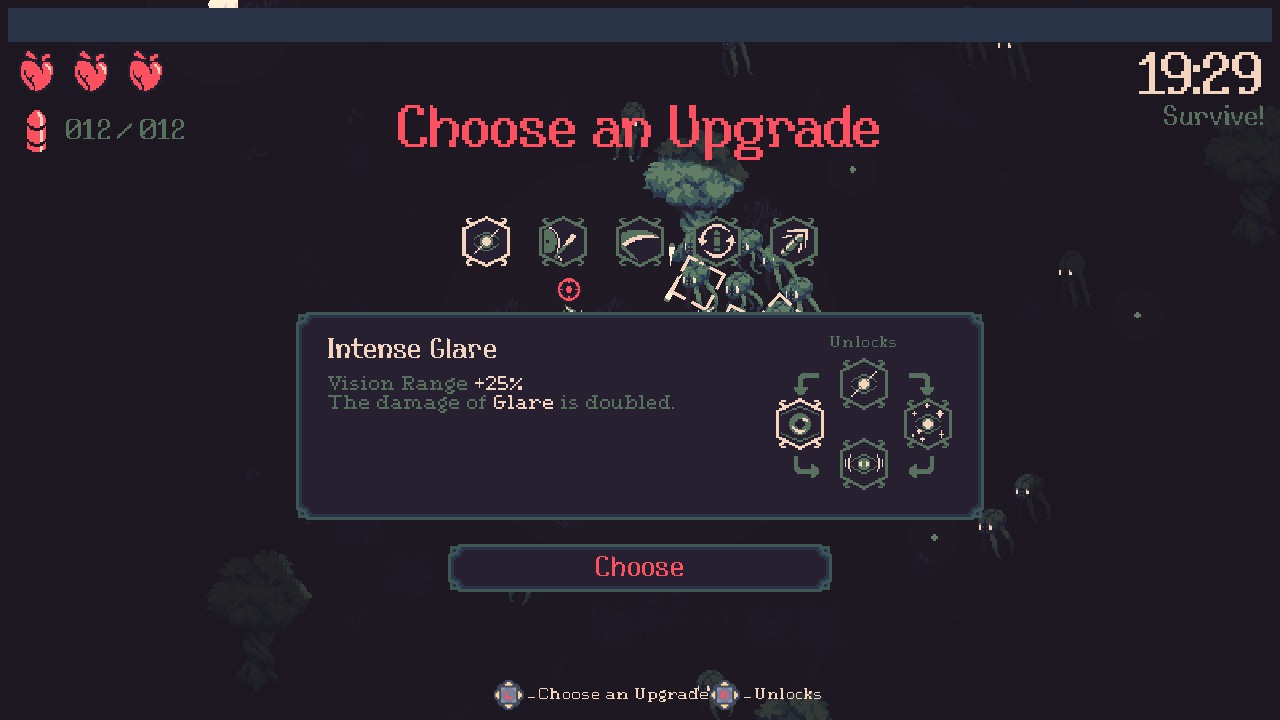Toggle the red target marker below the upgrades
The height and width of the screenshot is (720, 1280).
point(569,290)
